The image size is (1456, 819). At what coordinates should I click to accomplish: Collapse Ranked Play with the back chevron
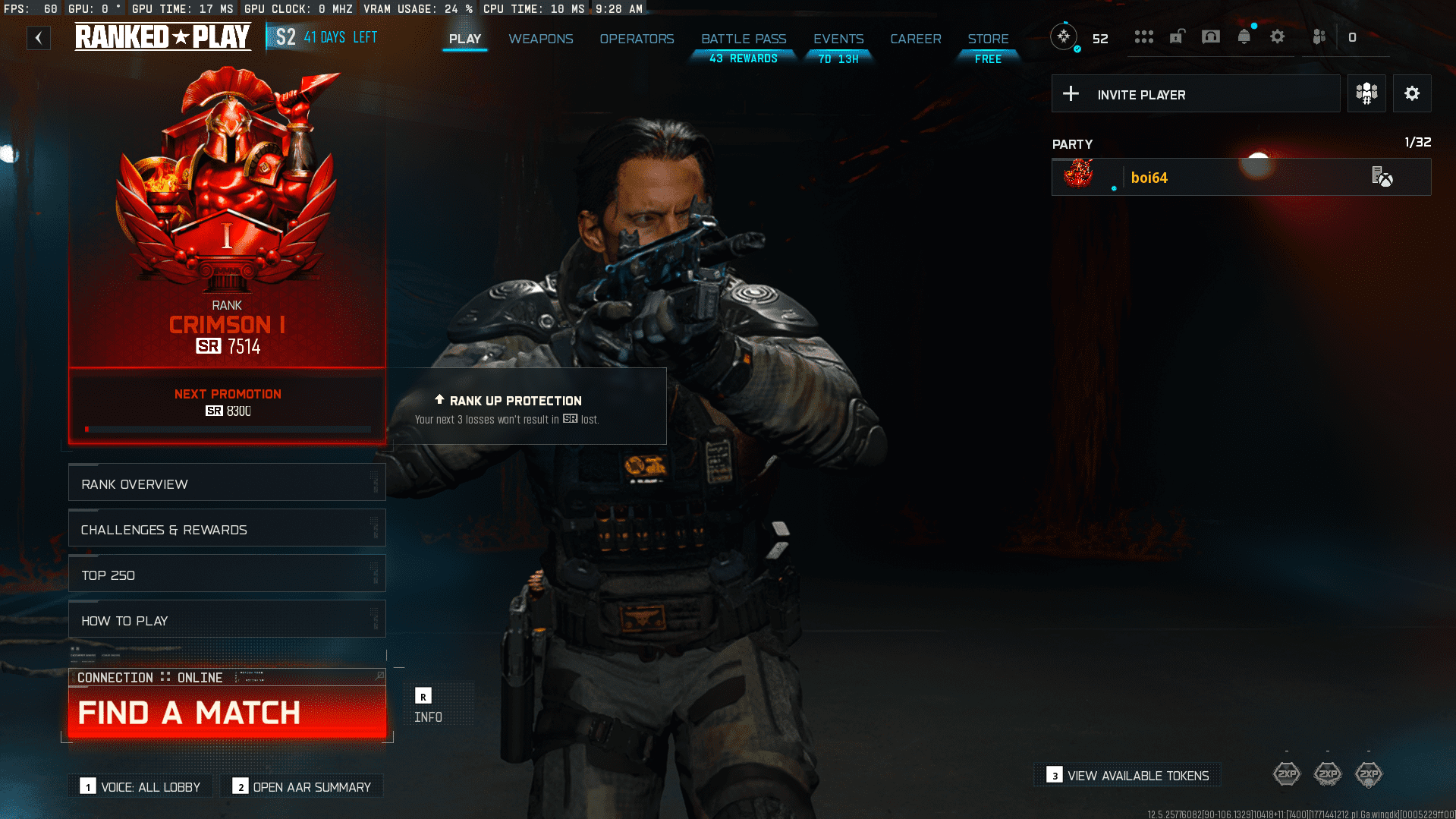[x=38, y=37]
